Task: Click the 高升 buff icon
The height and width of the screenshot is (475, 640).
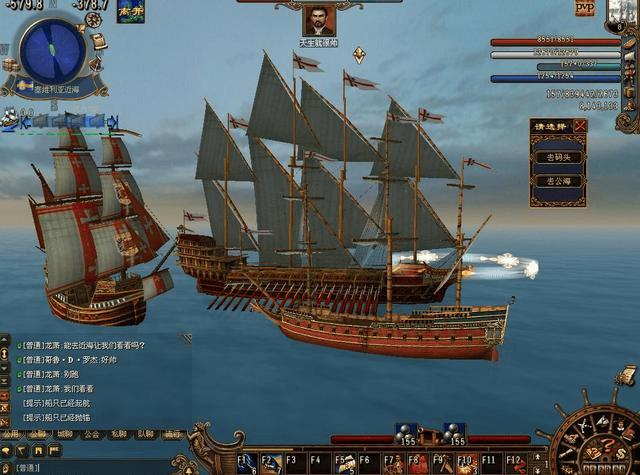Action: (131, 12)
